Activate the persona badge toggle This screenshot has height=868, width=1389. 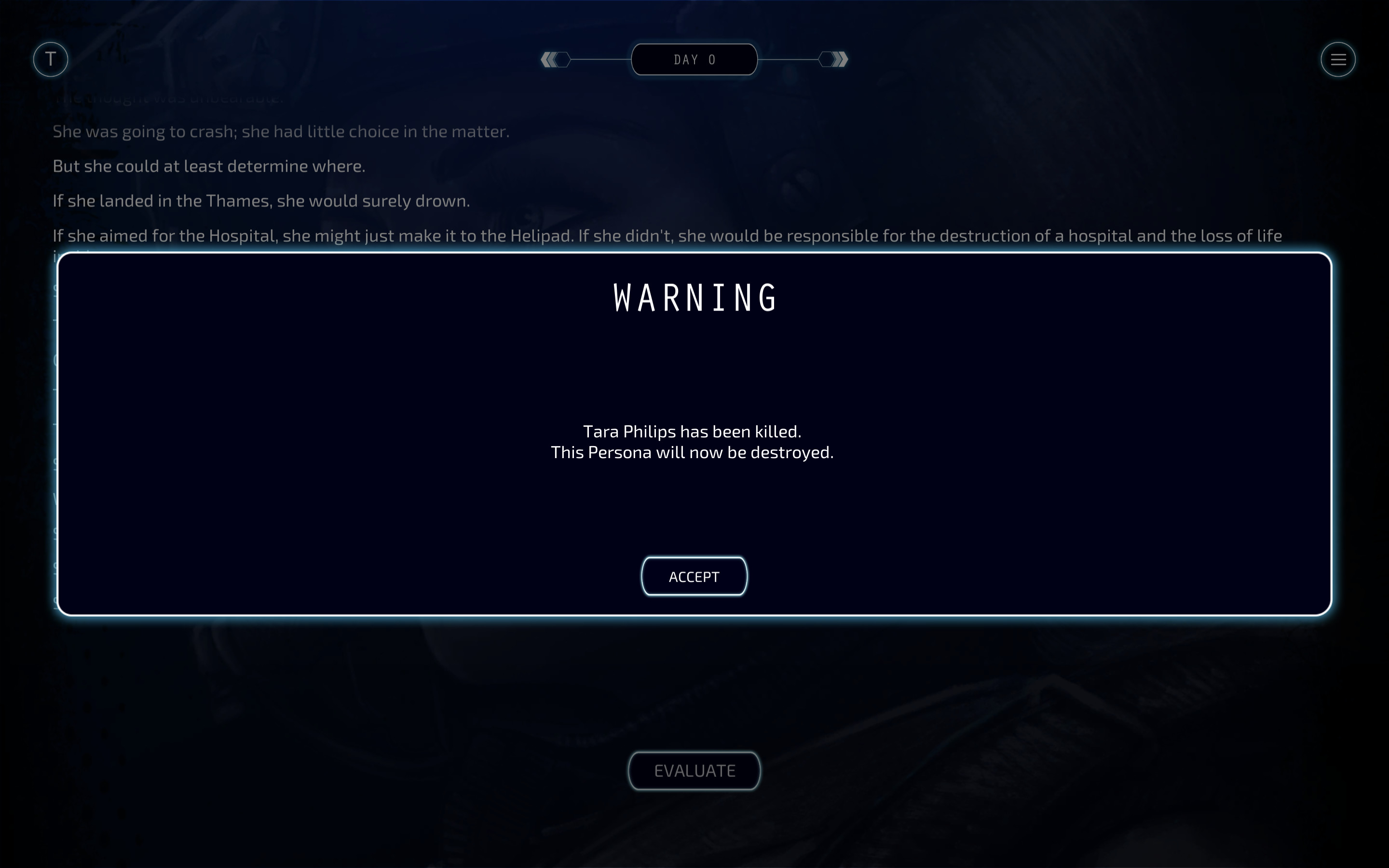point(51,59)
